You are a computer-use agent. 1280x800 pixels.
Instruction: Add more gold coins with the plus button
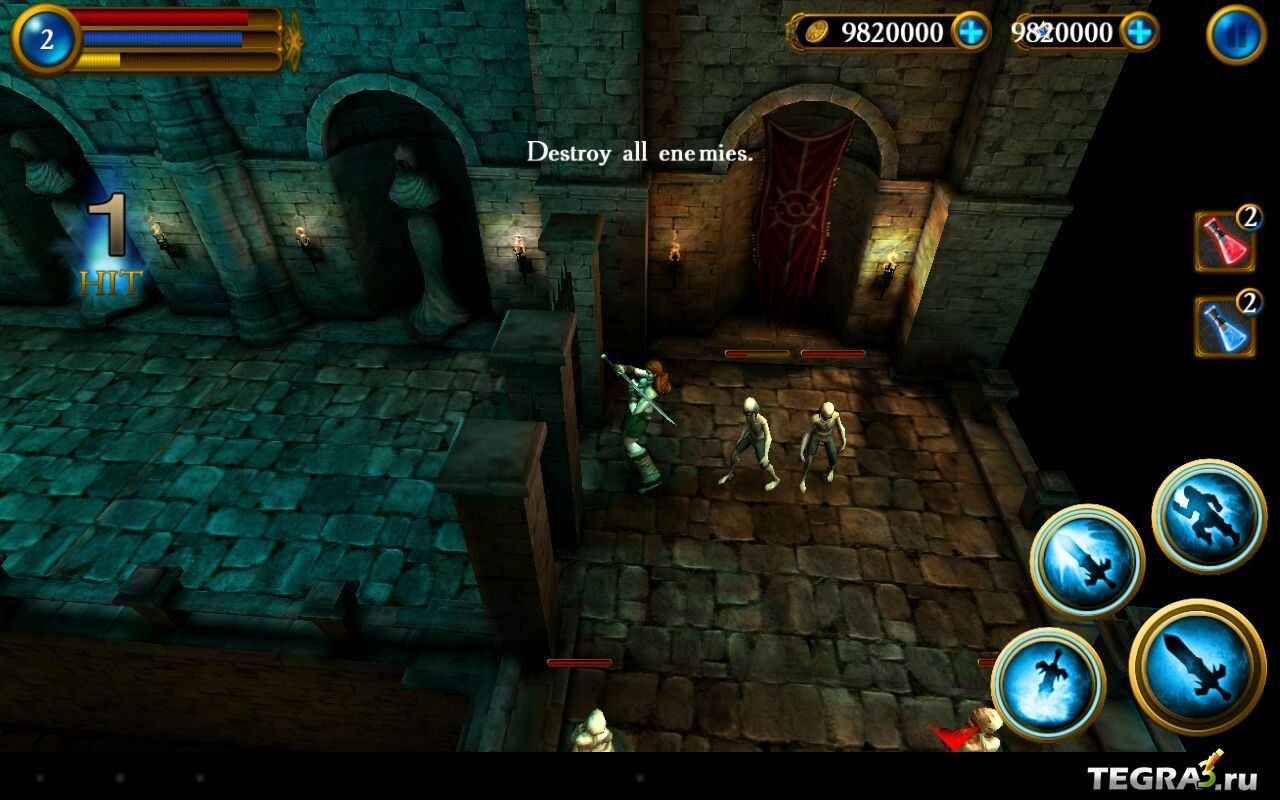(x=970, y=32)
